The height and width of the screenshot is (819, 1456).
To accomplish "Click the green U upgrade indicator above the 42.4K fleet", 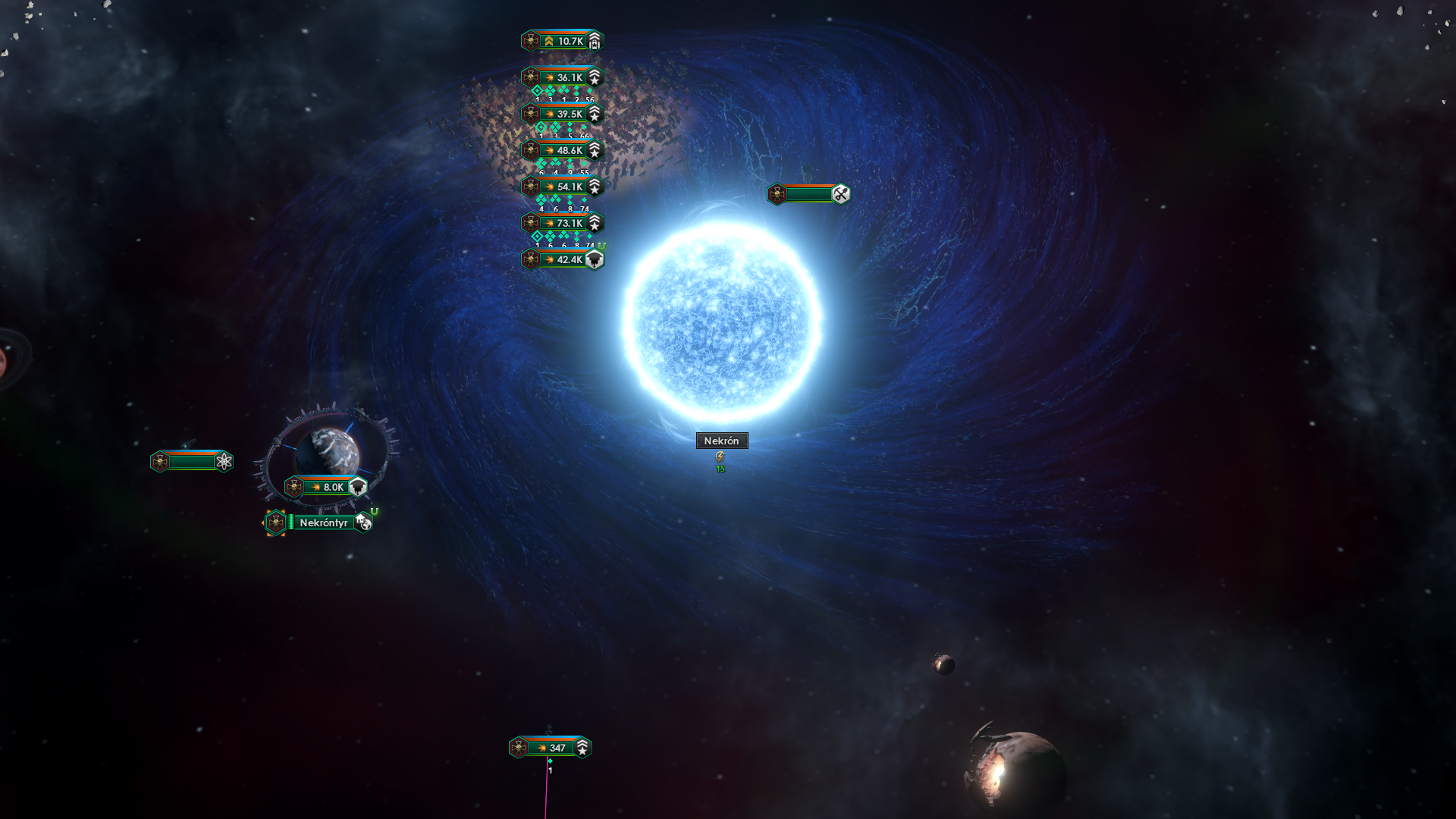I will (x=601, y=244).
